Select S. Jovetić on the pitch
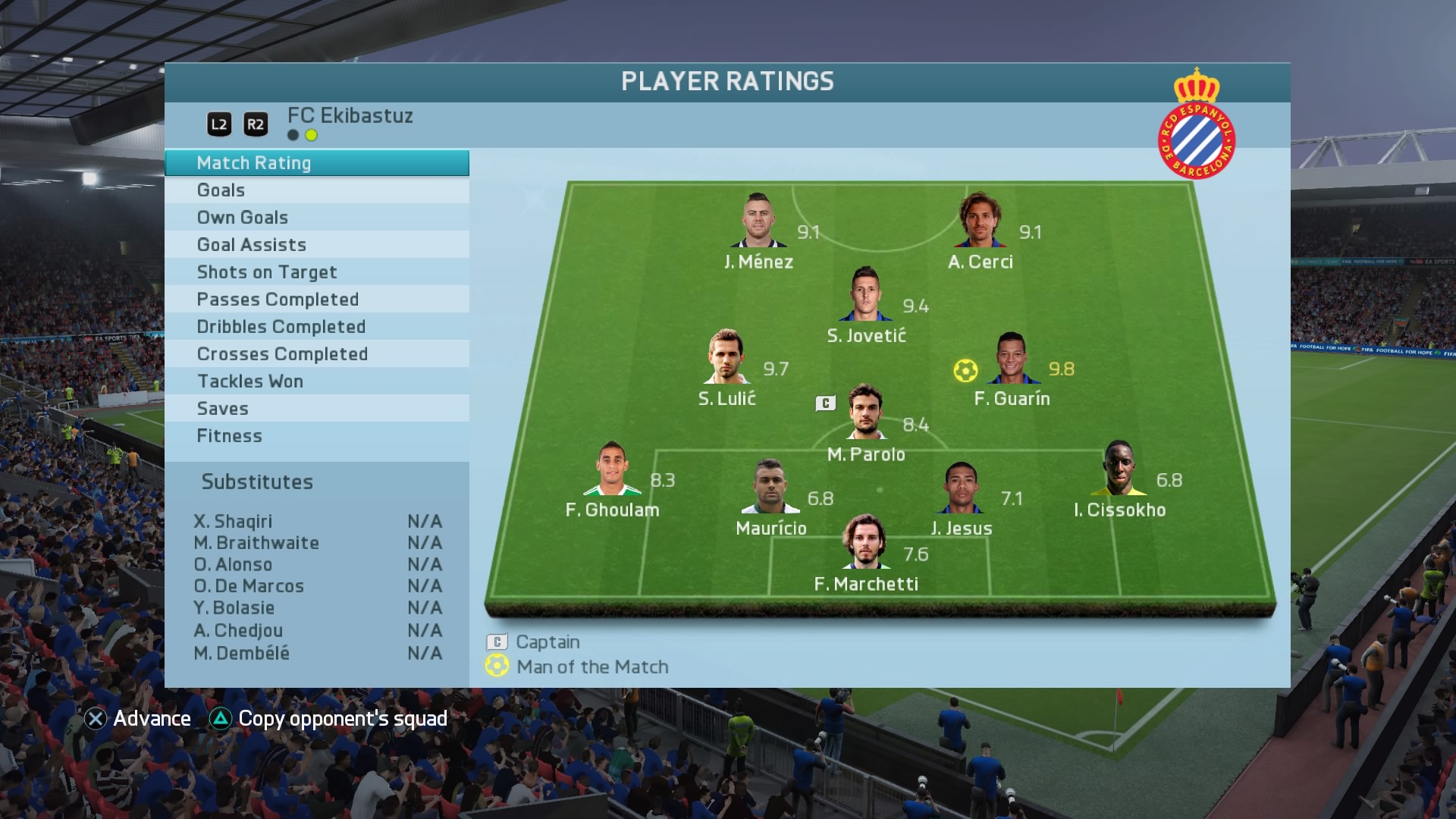 pos(865,294)
